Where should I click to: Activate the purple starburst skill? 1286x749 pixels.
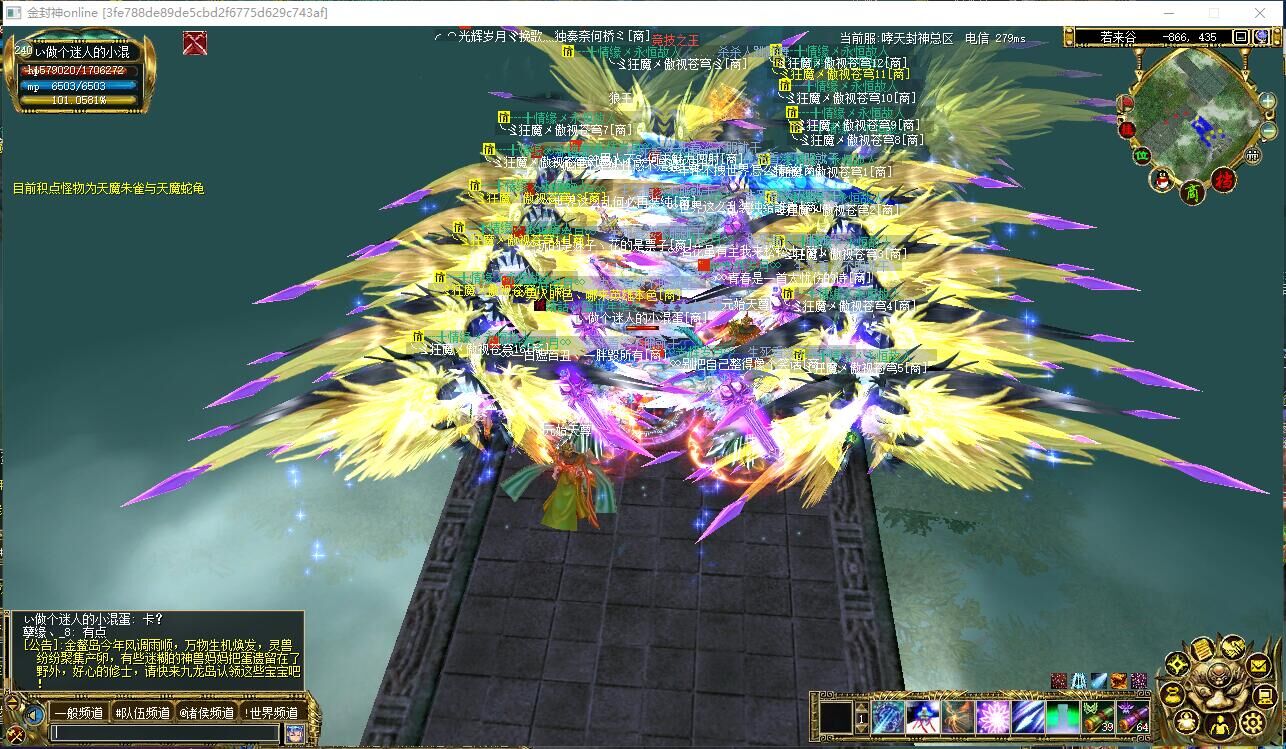pyautogui.click(x=993, y=717)
